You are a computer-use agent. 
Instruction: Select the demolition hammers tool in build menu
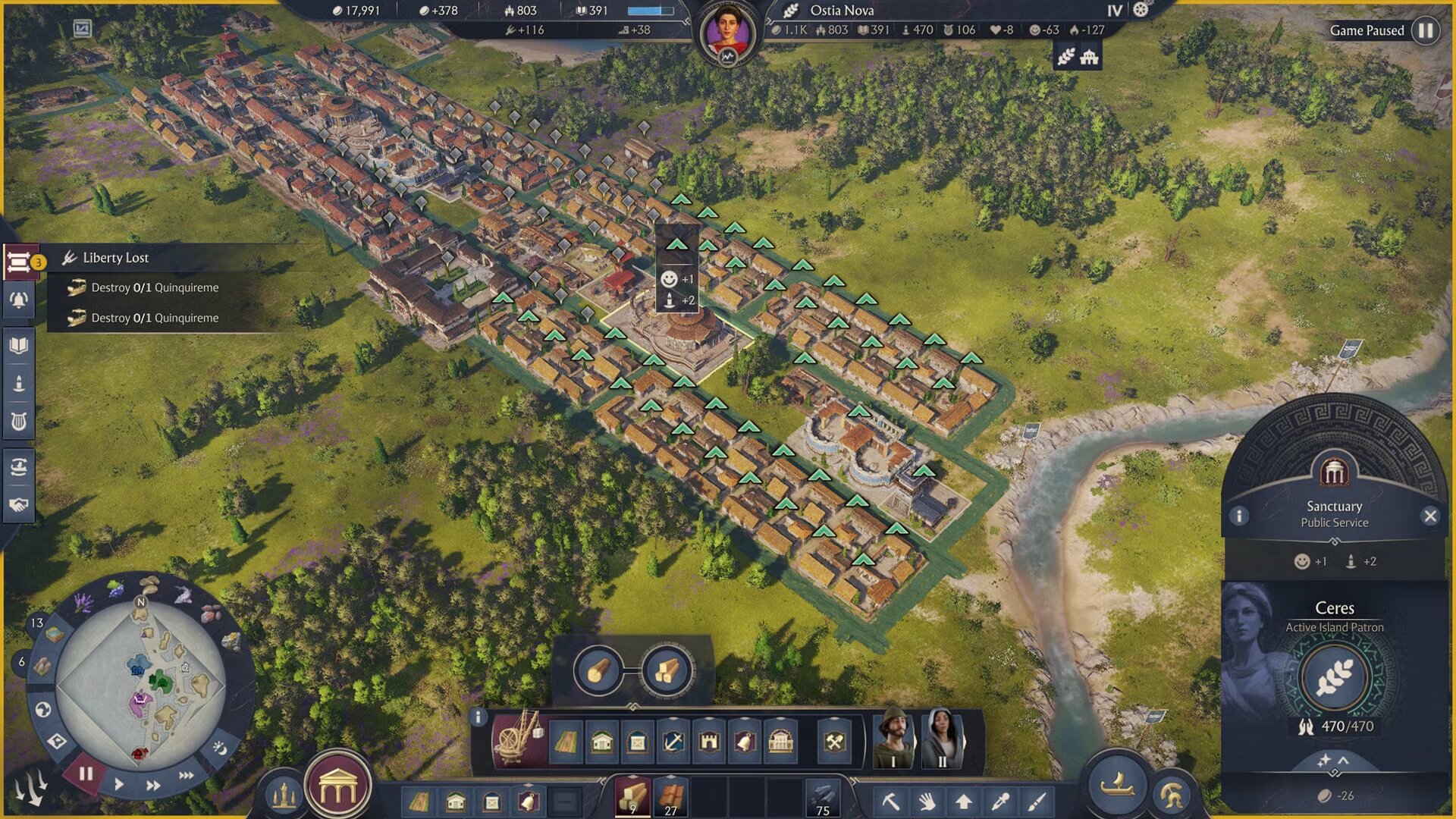click(x=835, y=740)
